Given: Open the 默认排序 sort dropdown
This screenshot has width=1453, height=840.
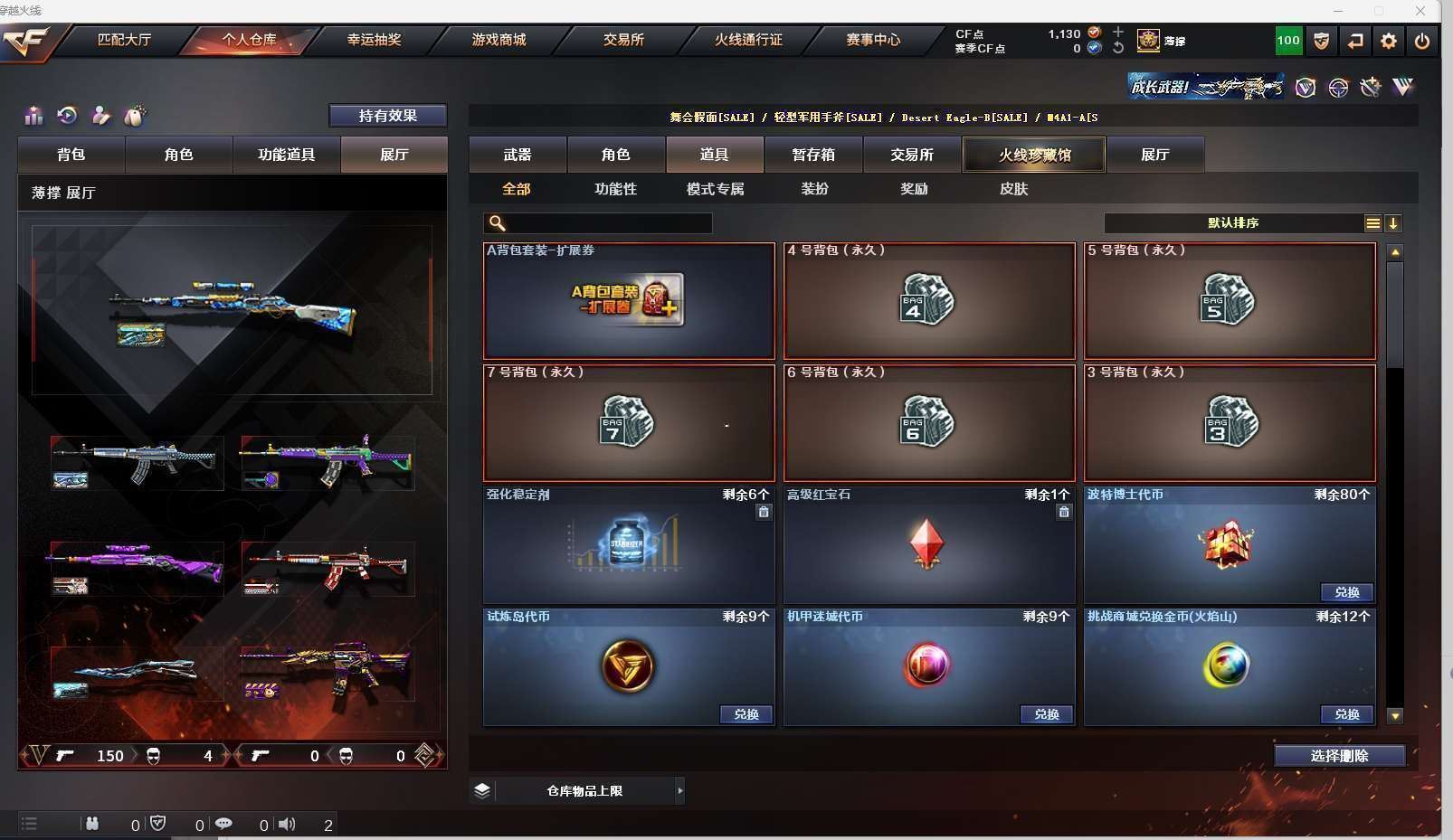Looking at the screenshot, I should (x=1233, y=223).
